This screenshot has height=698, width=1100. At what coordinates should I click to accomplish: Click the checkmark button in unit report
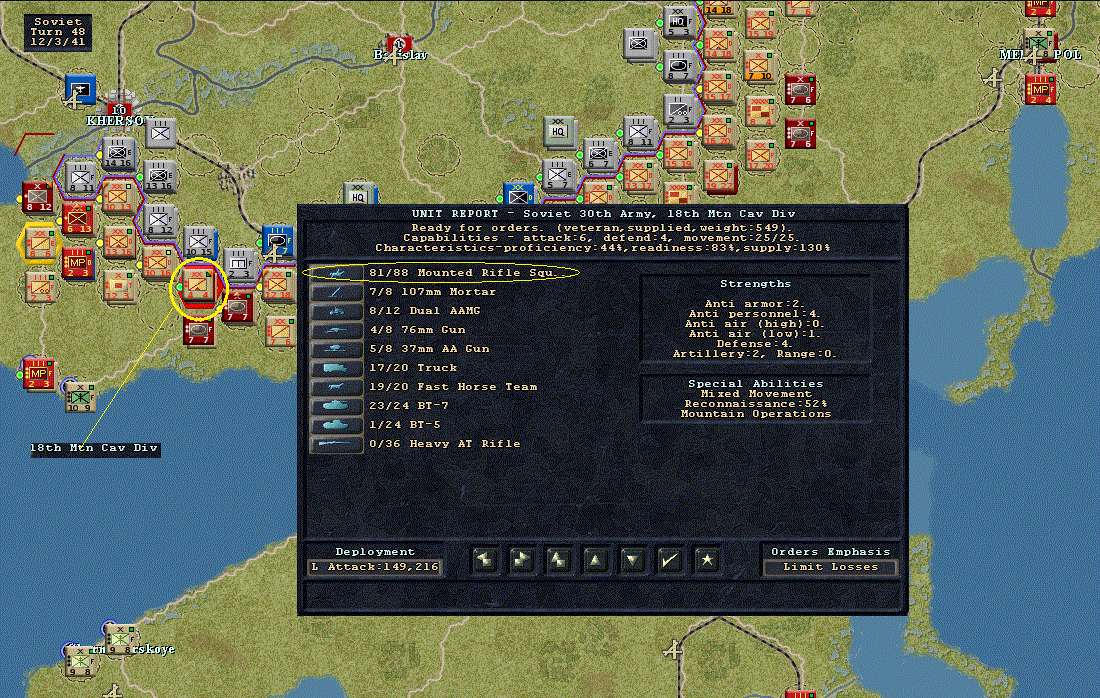pos(669,560)
